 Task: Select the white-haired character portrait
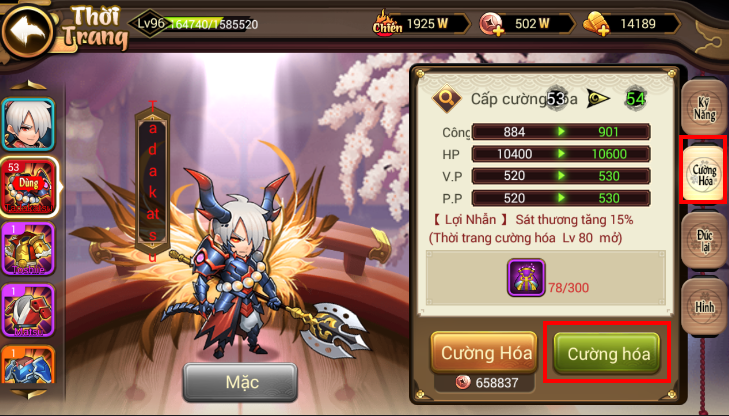pos(28,124)
